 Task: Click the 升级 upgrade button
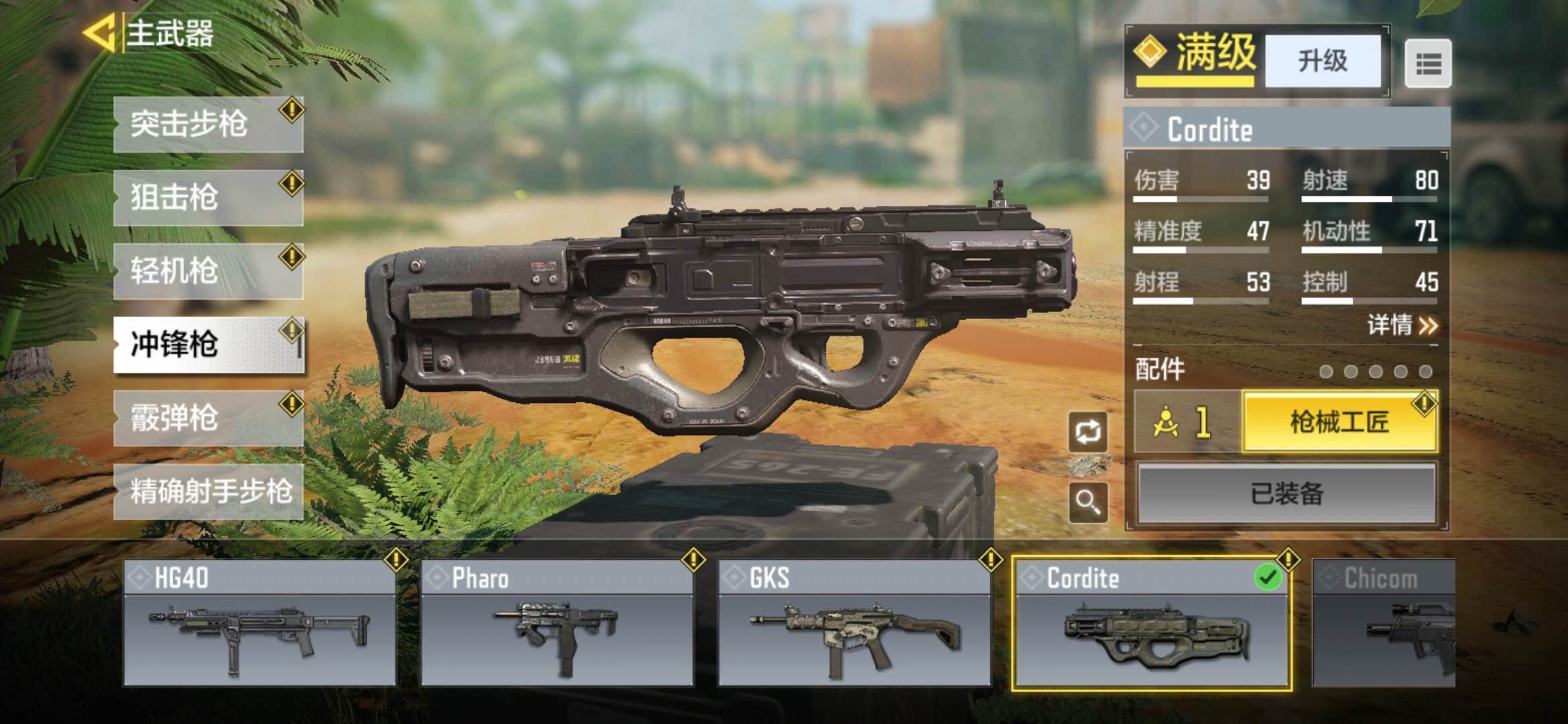(1322, 61)
